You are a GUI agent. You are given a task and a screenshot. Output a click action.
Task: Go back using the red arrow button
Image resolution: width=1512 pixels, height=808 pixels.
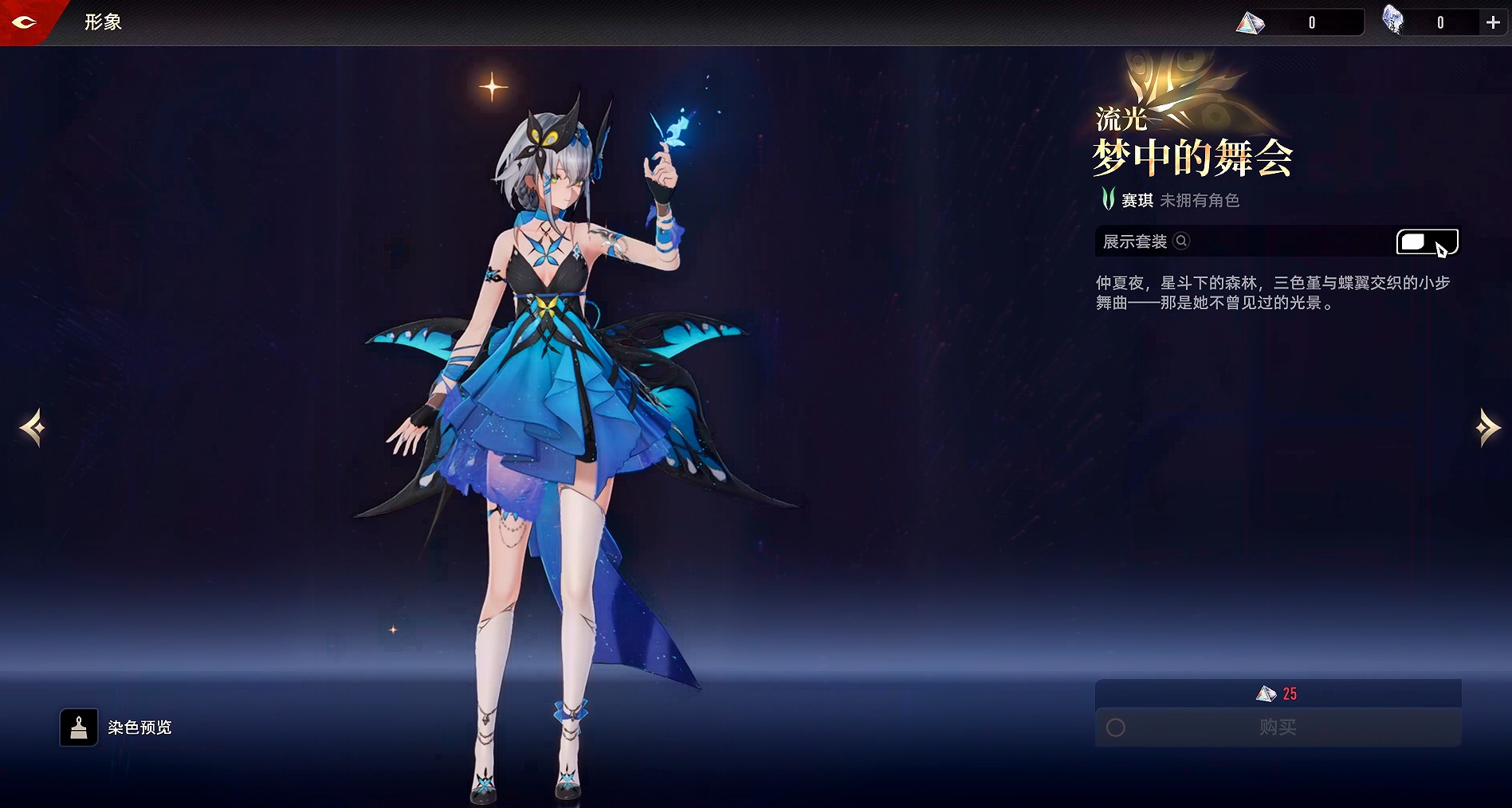point(25,22)
